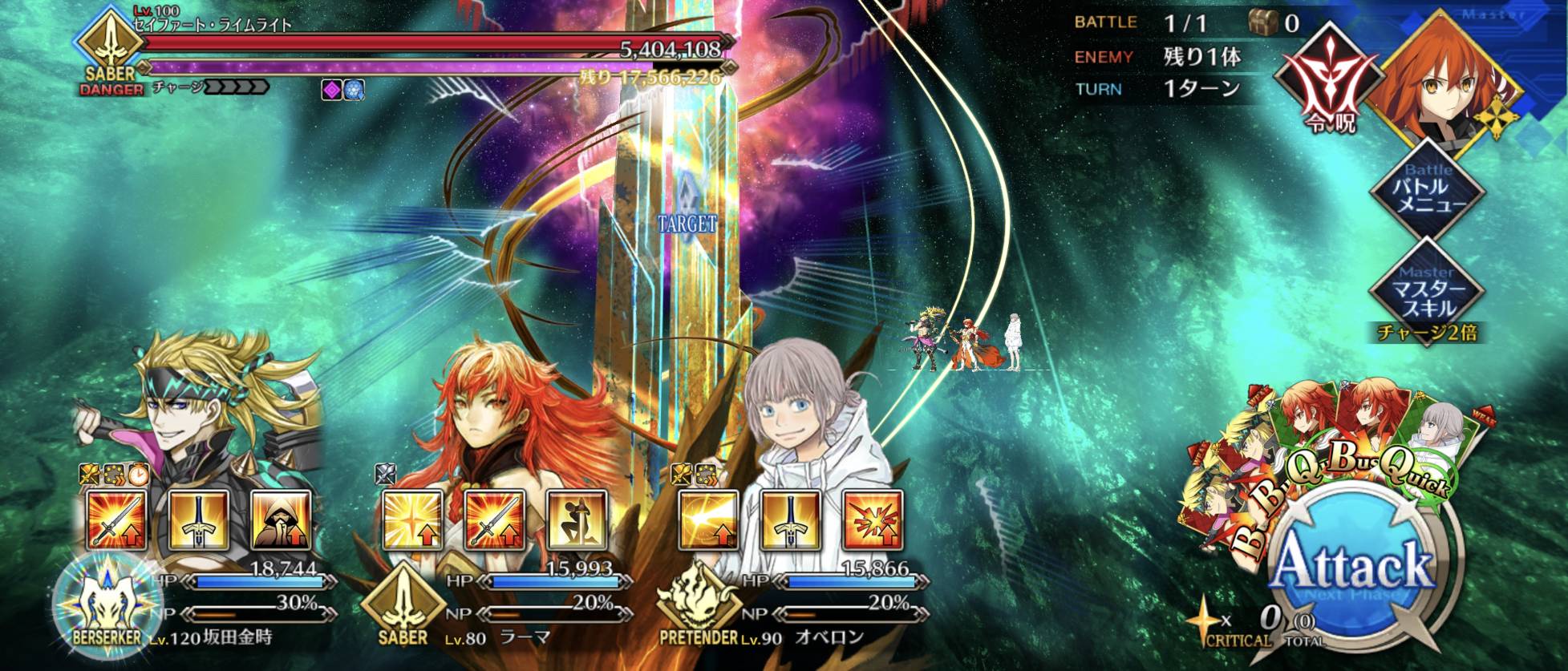Activate Oberon's explosion burst skill
This screenshot has width=1568, height=671.
(873, 520)
